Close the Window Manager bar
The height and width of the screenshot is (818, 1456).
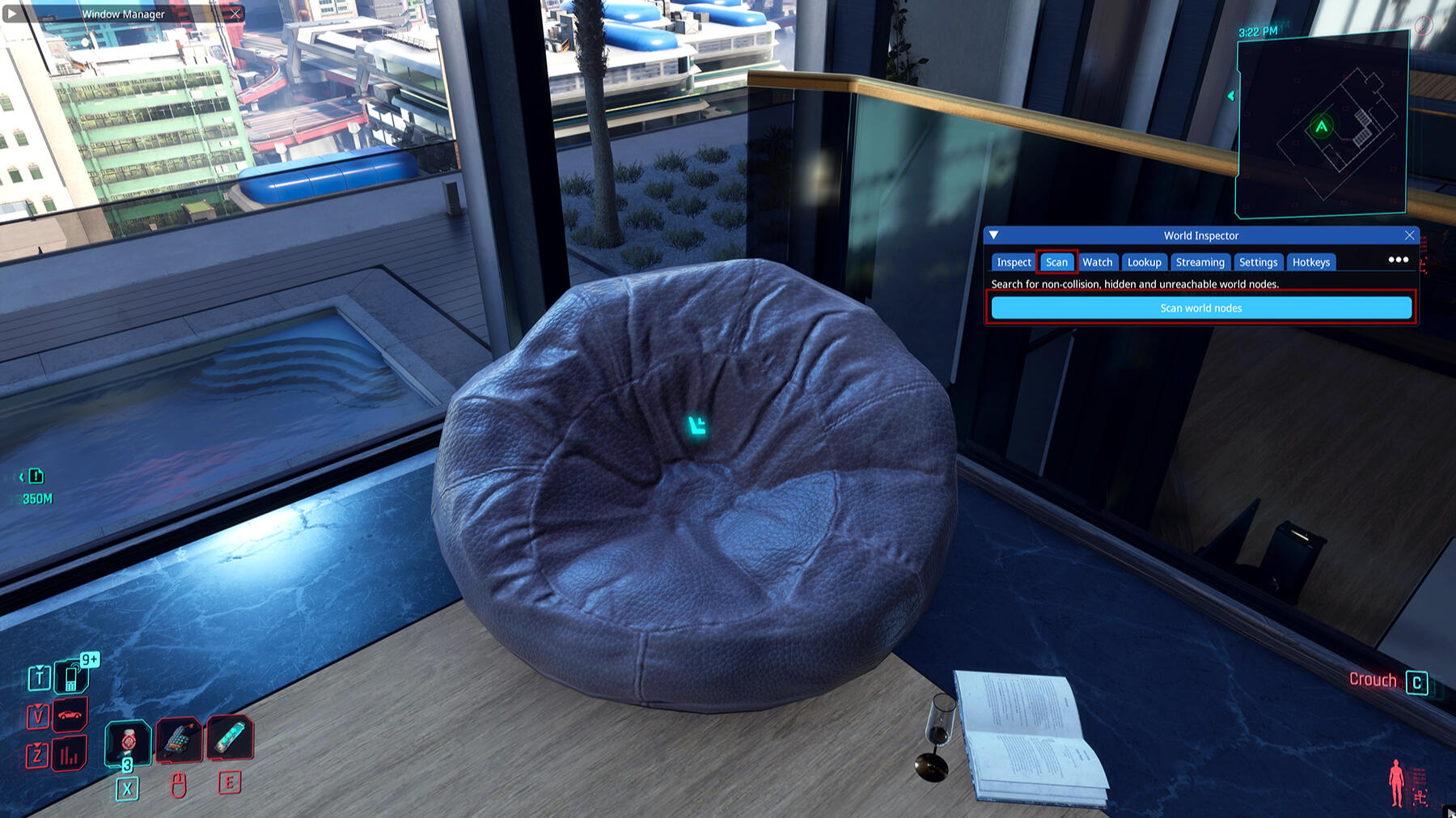click(235, 14)
